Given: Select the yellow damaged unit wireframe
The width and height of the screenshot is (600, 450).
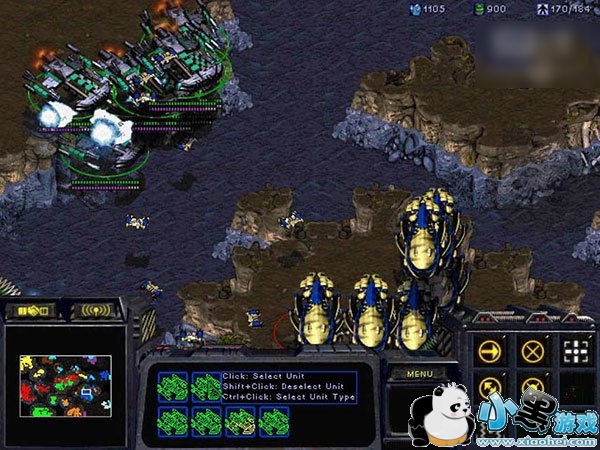Looking at the screenshot, I should pos(238,421).
